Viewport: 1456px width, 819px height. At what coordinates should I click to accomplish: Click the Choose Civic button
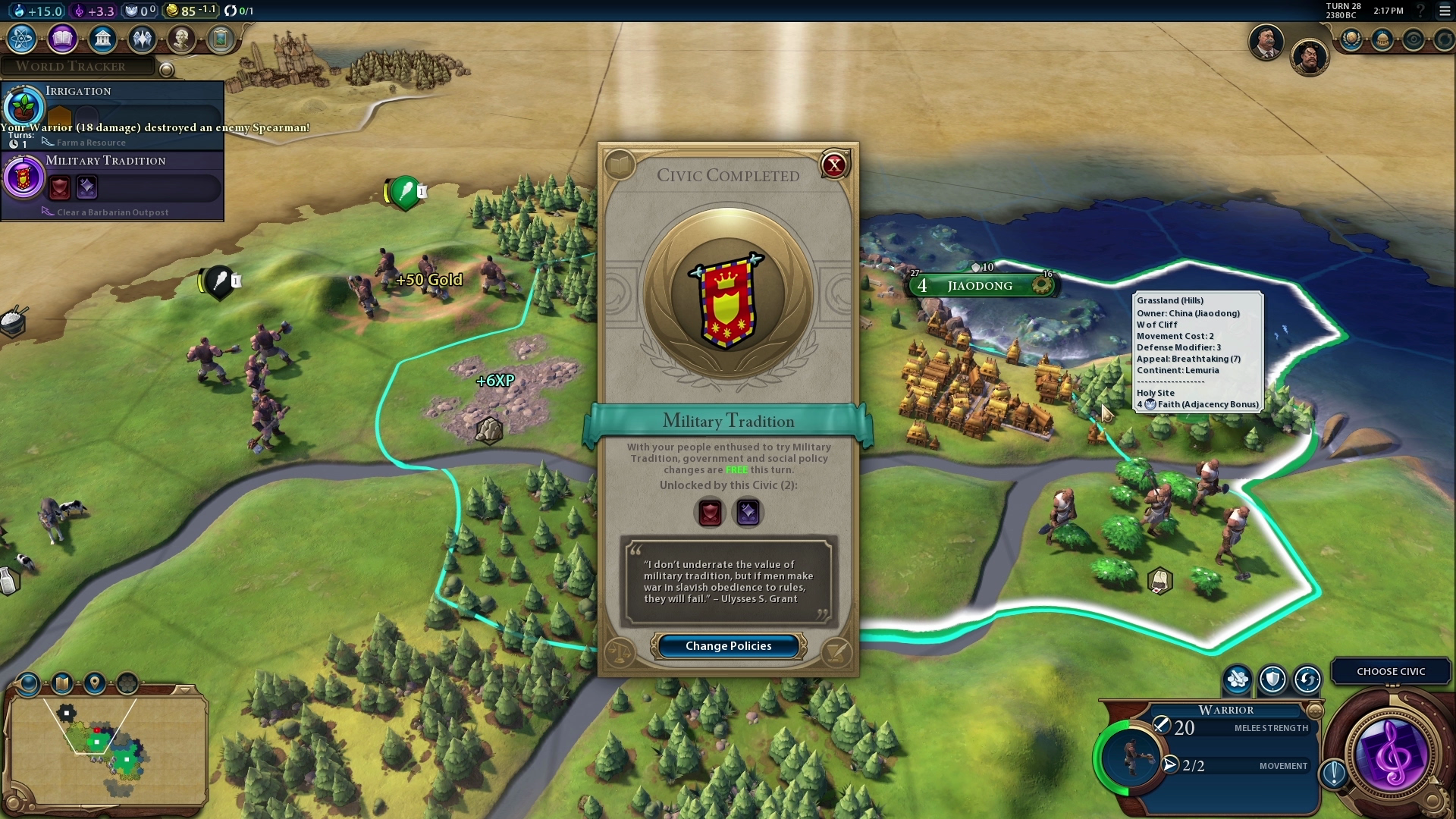[1390, 671]
